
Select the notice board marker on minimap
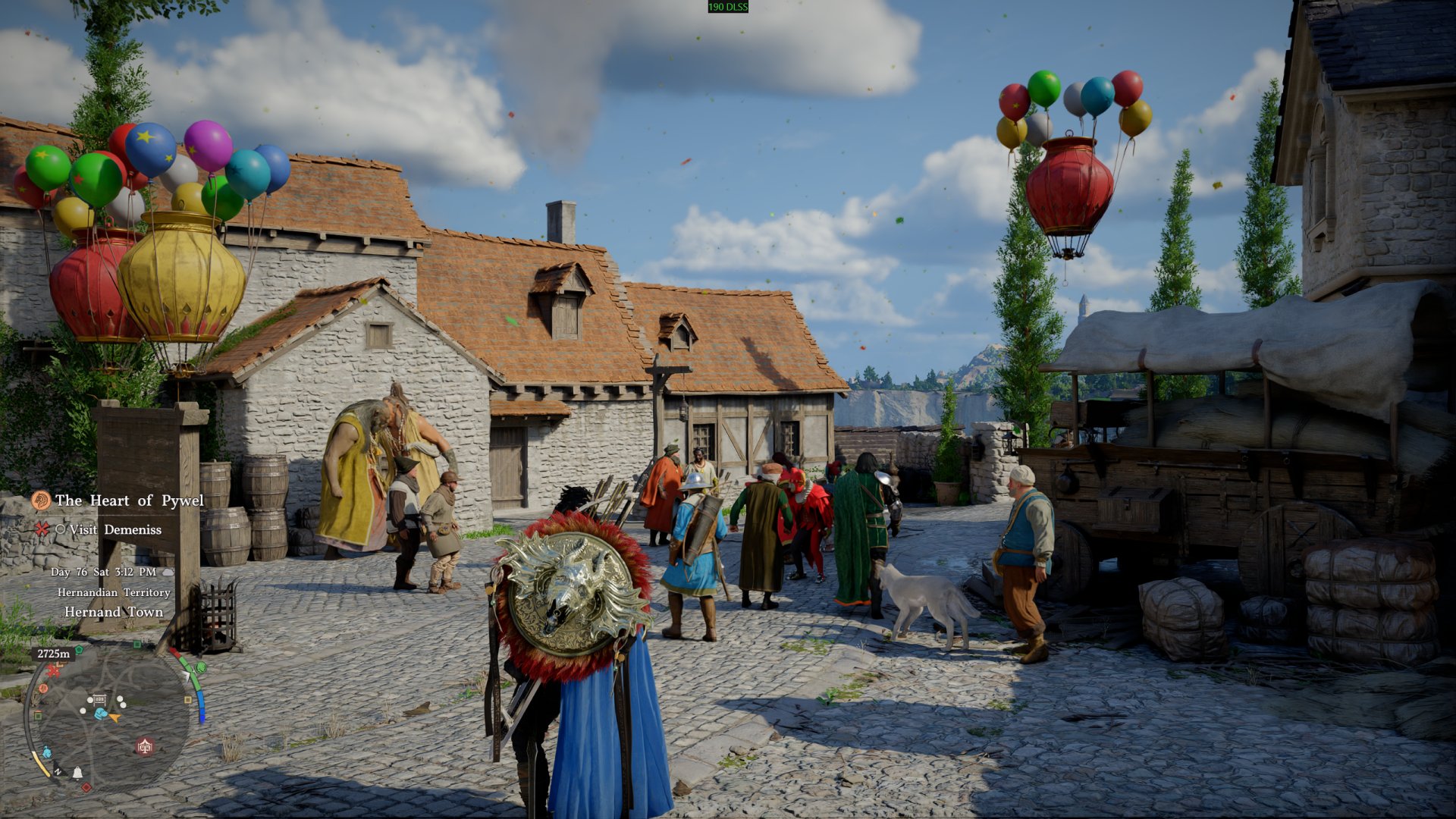(99, 699)
